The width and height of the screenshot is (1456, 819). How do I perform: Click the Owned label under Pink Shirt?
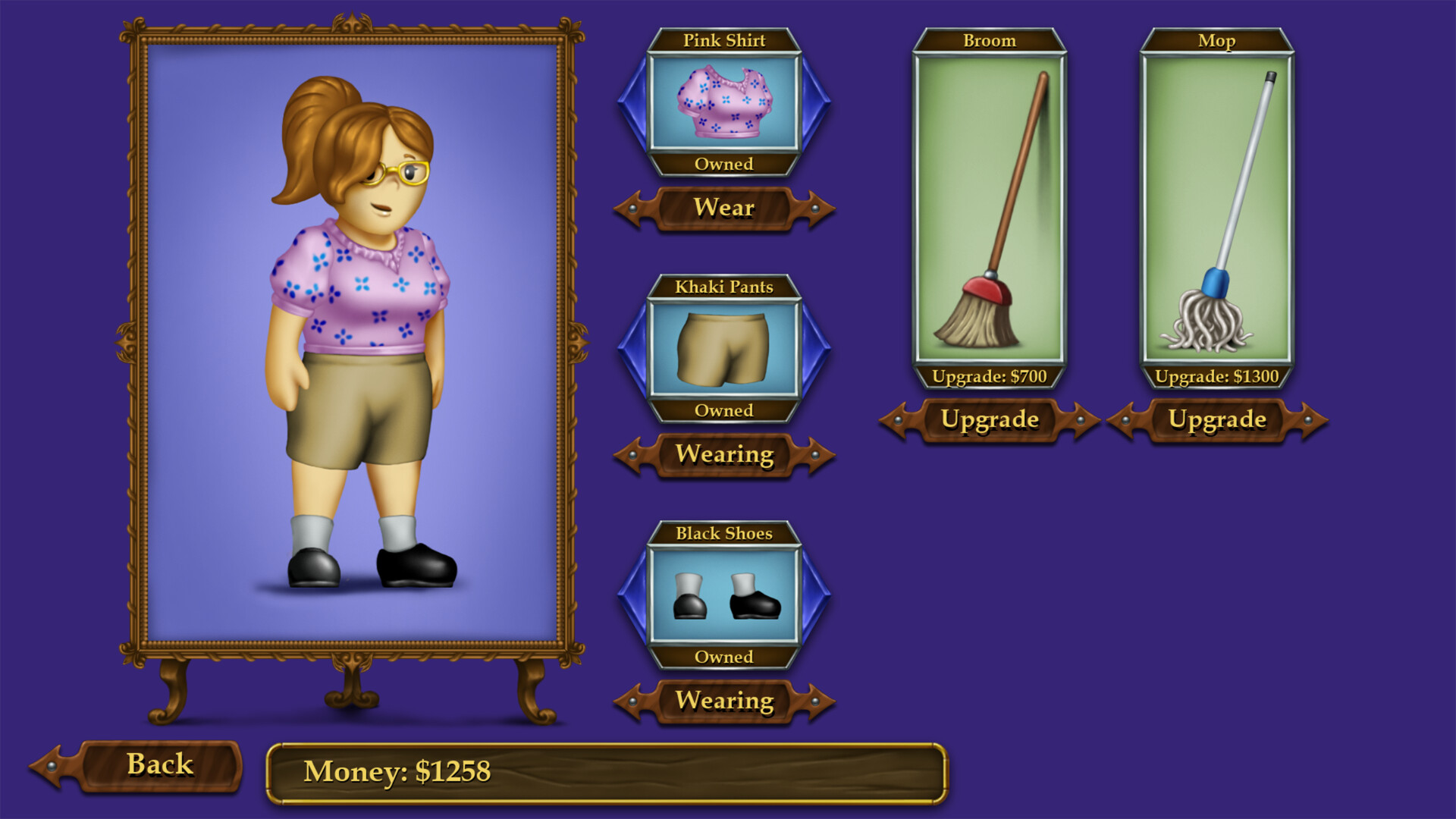click(726, 164)
